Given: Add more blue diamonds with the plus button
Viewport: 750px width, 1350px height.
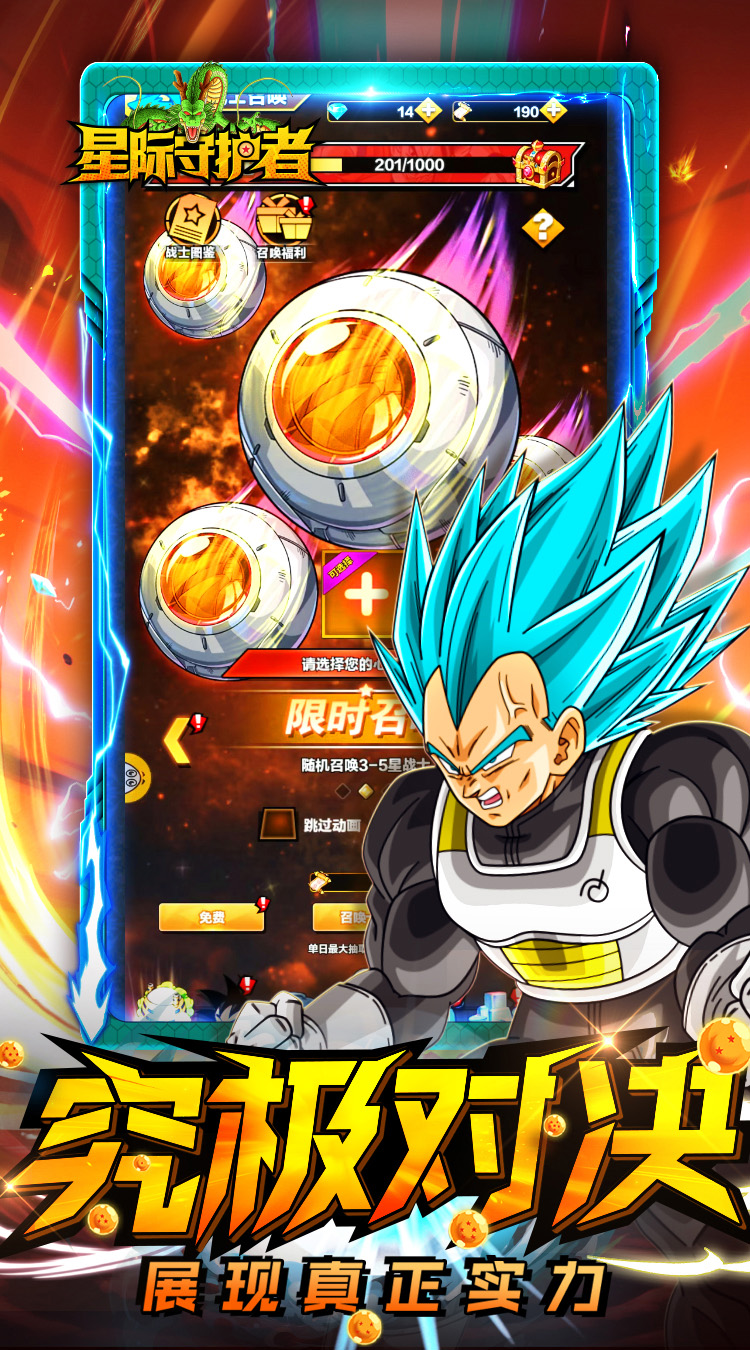Looking at the screenshot, I should pos(428,111).
